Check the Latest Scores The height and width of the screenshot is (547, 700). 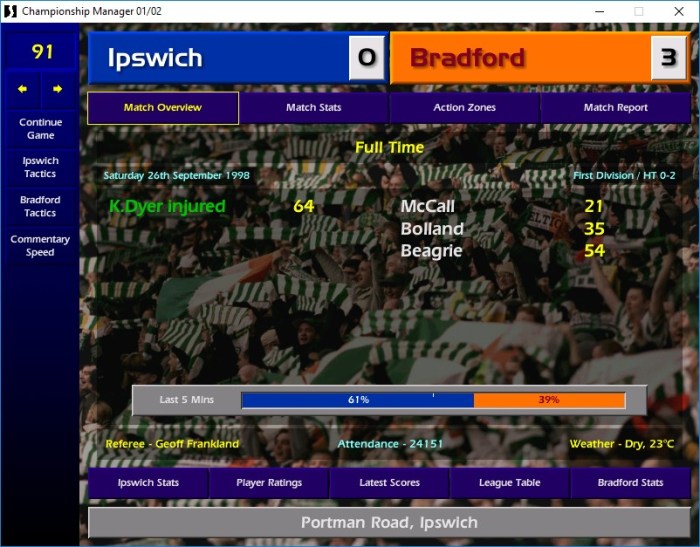click(389, 483)
